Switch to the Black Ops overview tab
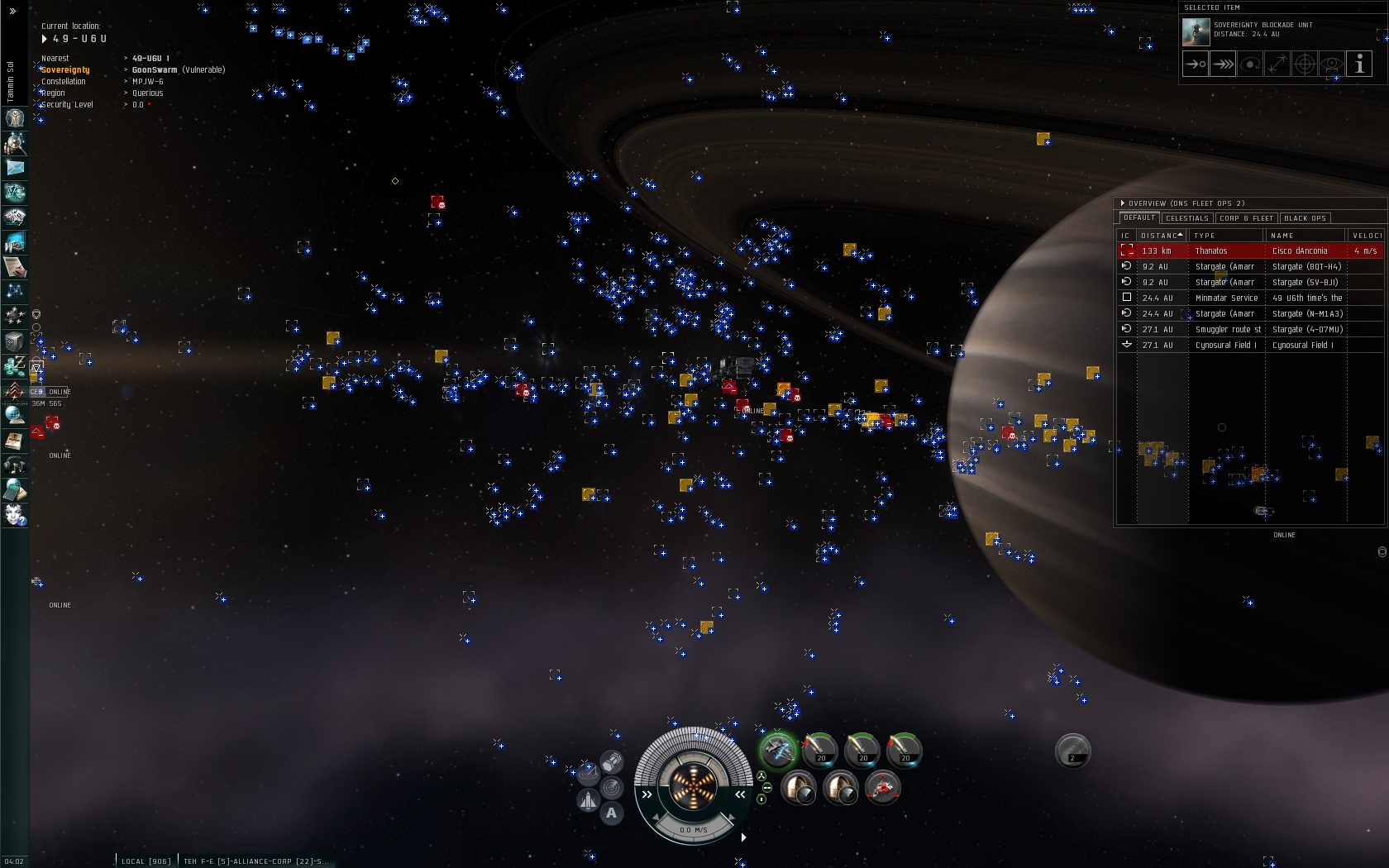The width and height of the screenshot is (1389, 868). [x=1305, y=218]
